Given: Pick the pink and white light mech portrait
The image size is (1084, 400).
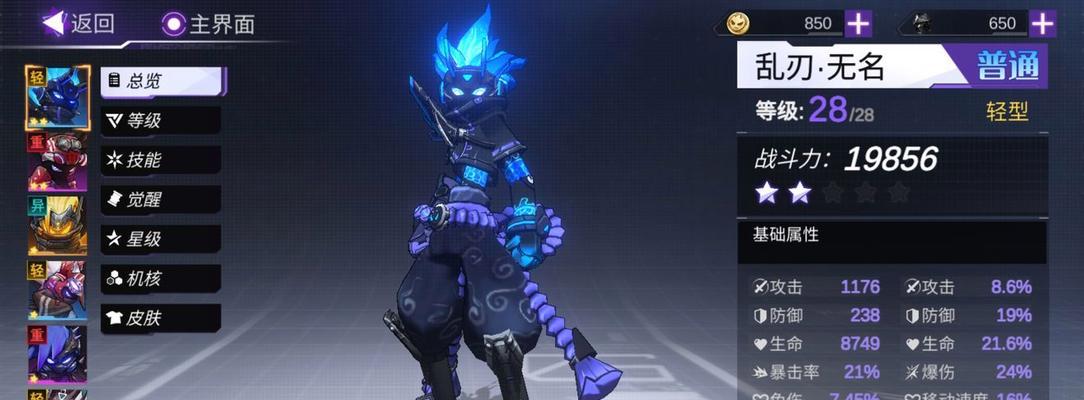Looking at the screenshot, I should coord(57,291).
